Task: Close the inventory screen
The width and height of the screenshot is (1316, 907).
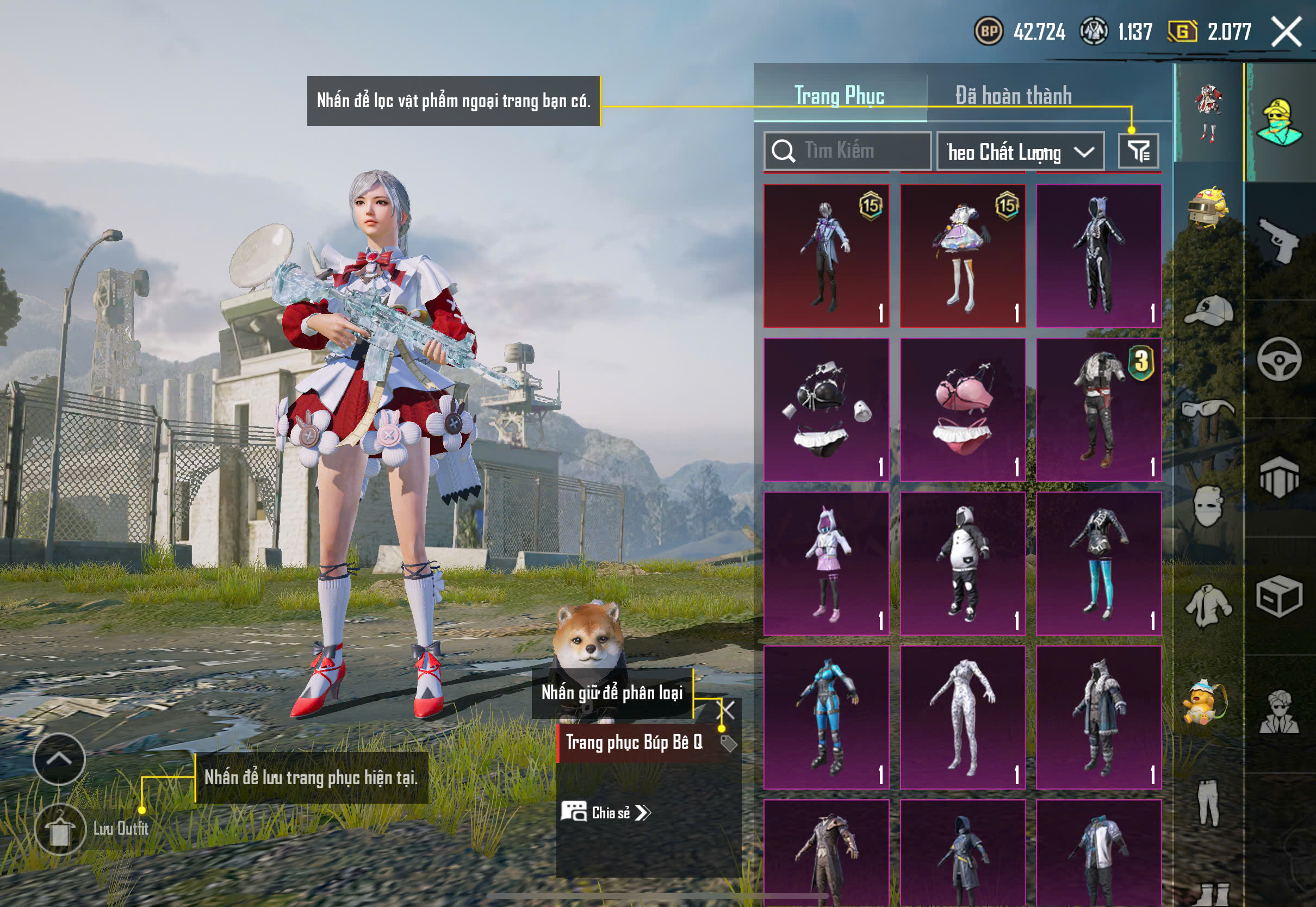Action: [x=1286, y=32]
